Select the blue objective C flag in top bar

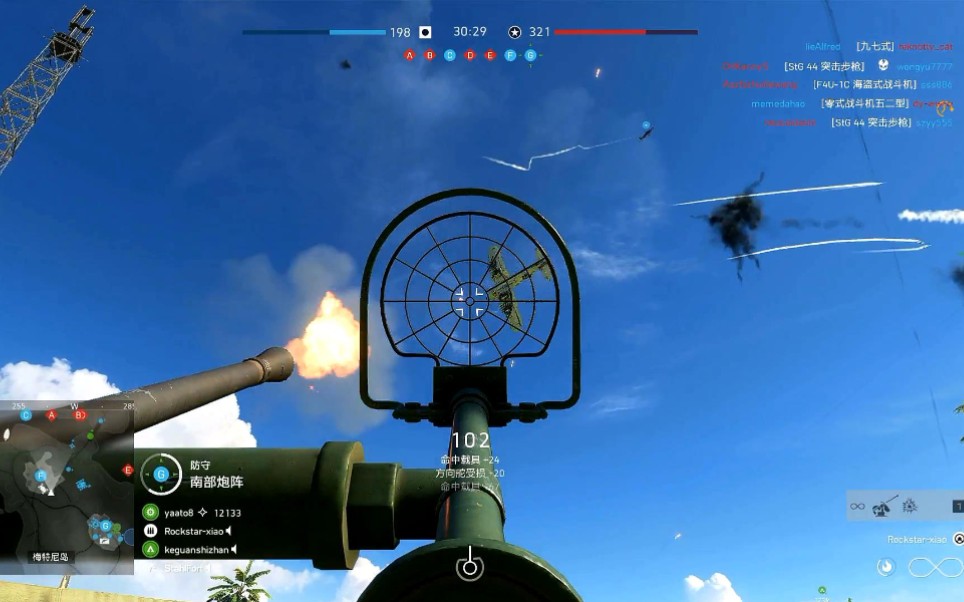[450, 55]
